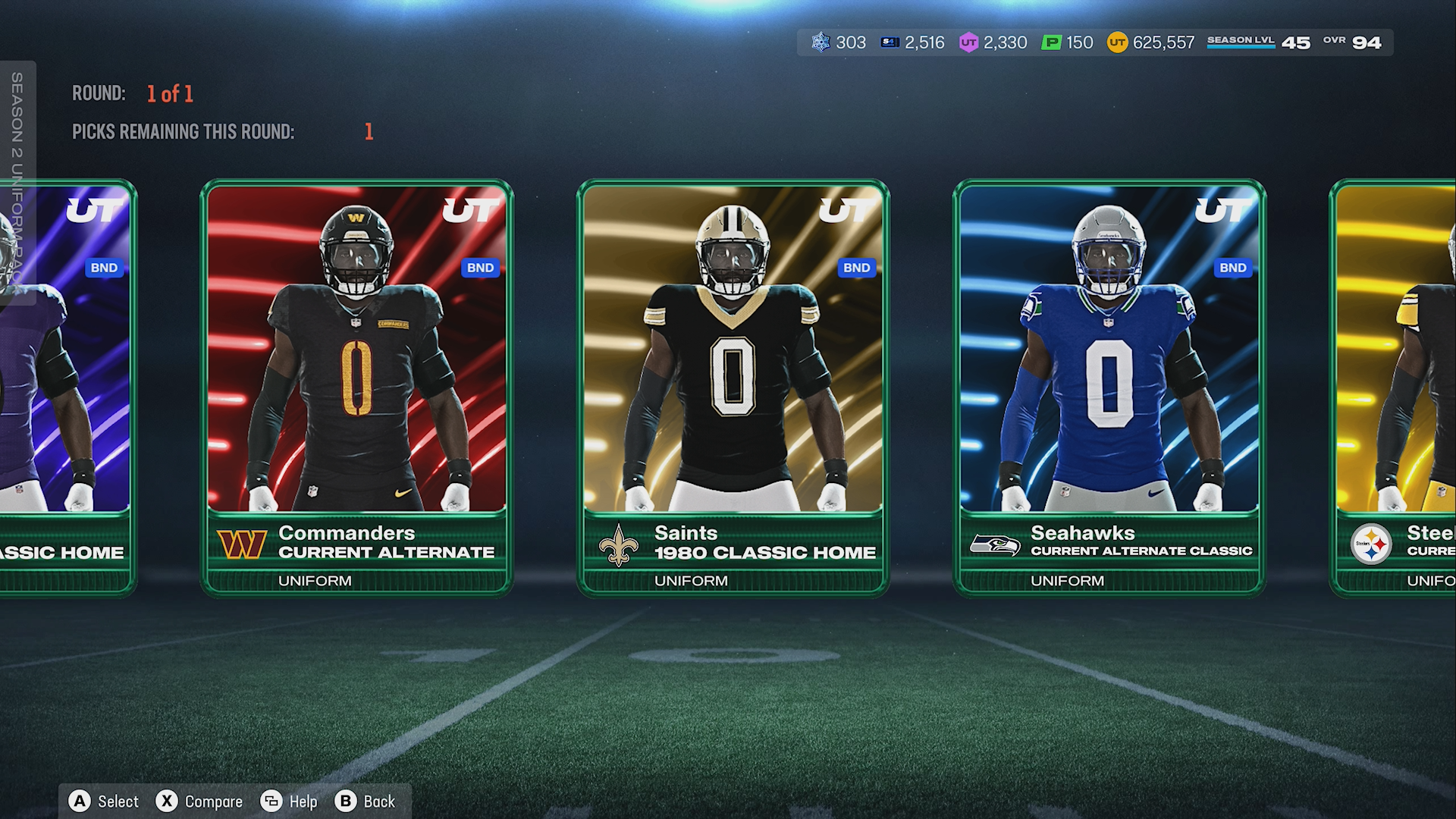1456x819 pixels.
Task: Select the Seahawks Current Alternate Classic card
Action: pyautogui.click(x=1109, y=387)
